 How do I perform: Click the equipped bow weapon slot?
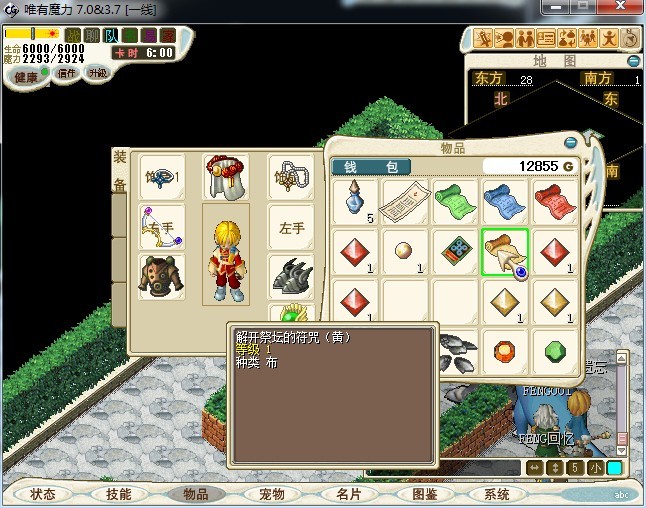[161, 228]
